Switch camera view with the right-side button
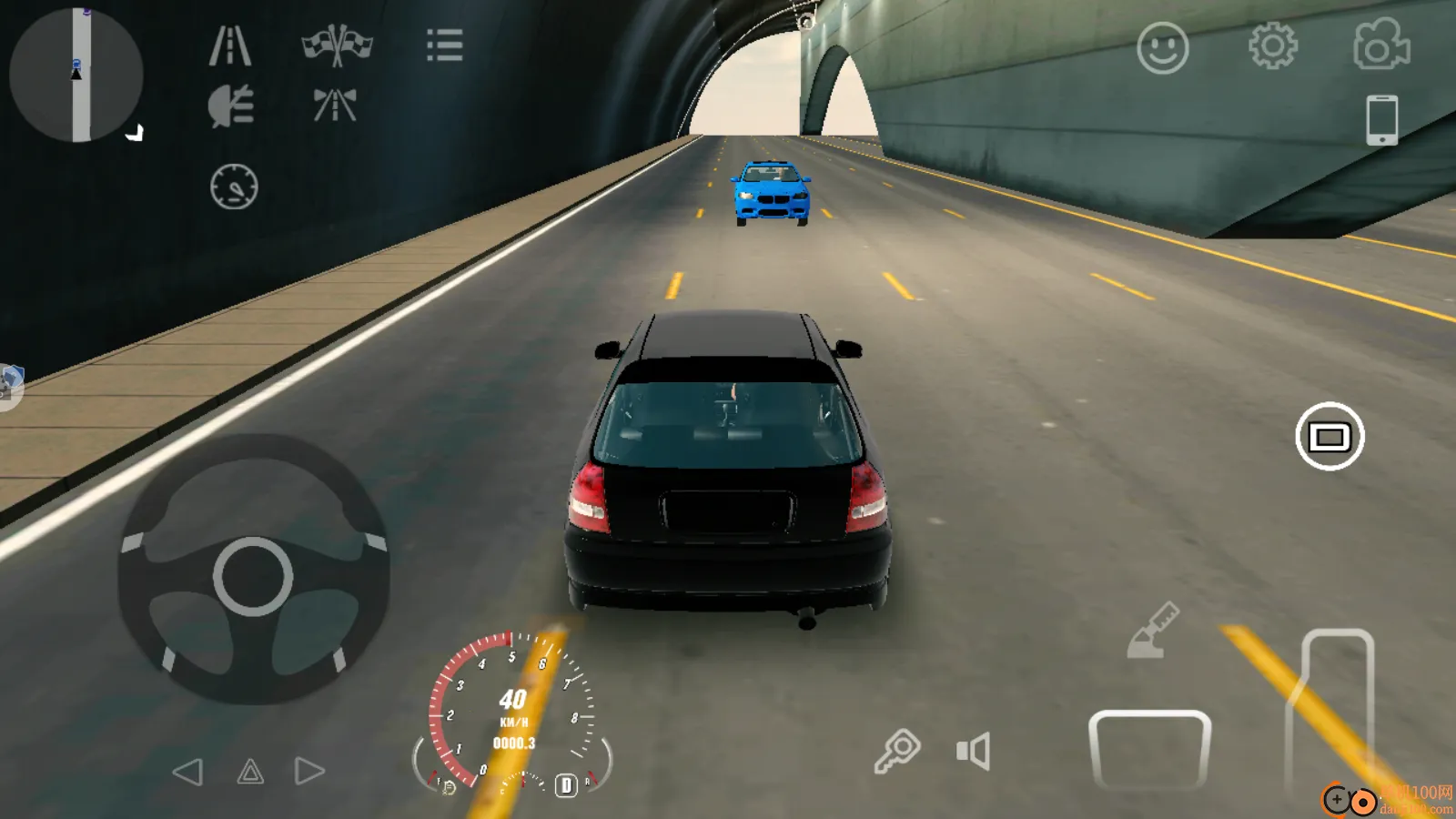This screenshot has height=819, width=1456. click(1330, 436)
